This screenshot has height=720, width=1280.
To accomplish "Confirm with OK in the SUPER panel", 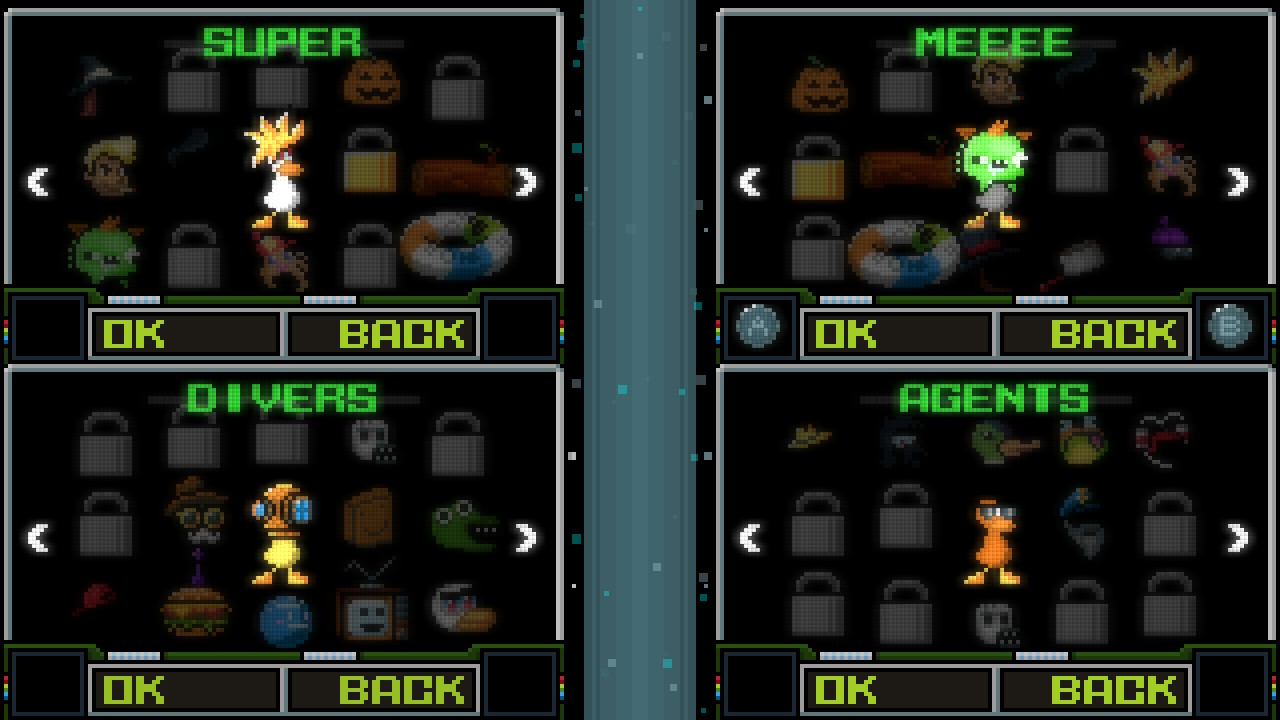I will (184, 333).
